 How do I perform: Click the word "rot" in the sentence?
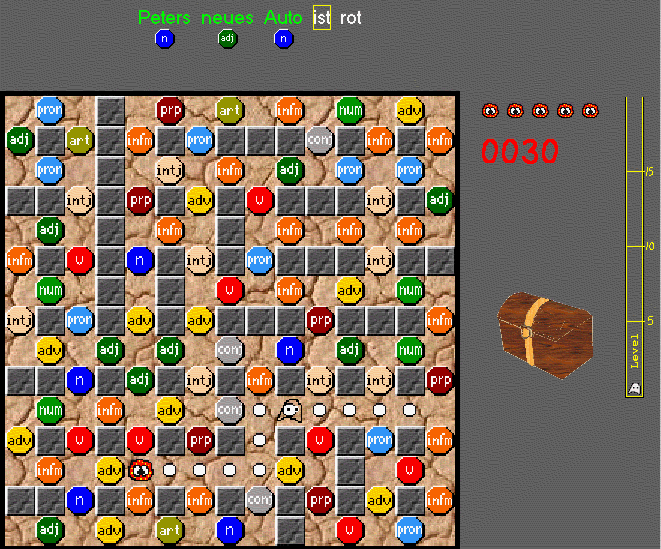(351, 18)
